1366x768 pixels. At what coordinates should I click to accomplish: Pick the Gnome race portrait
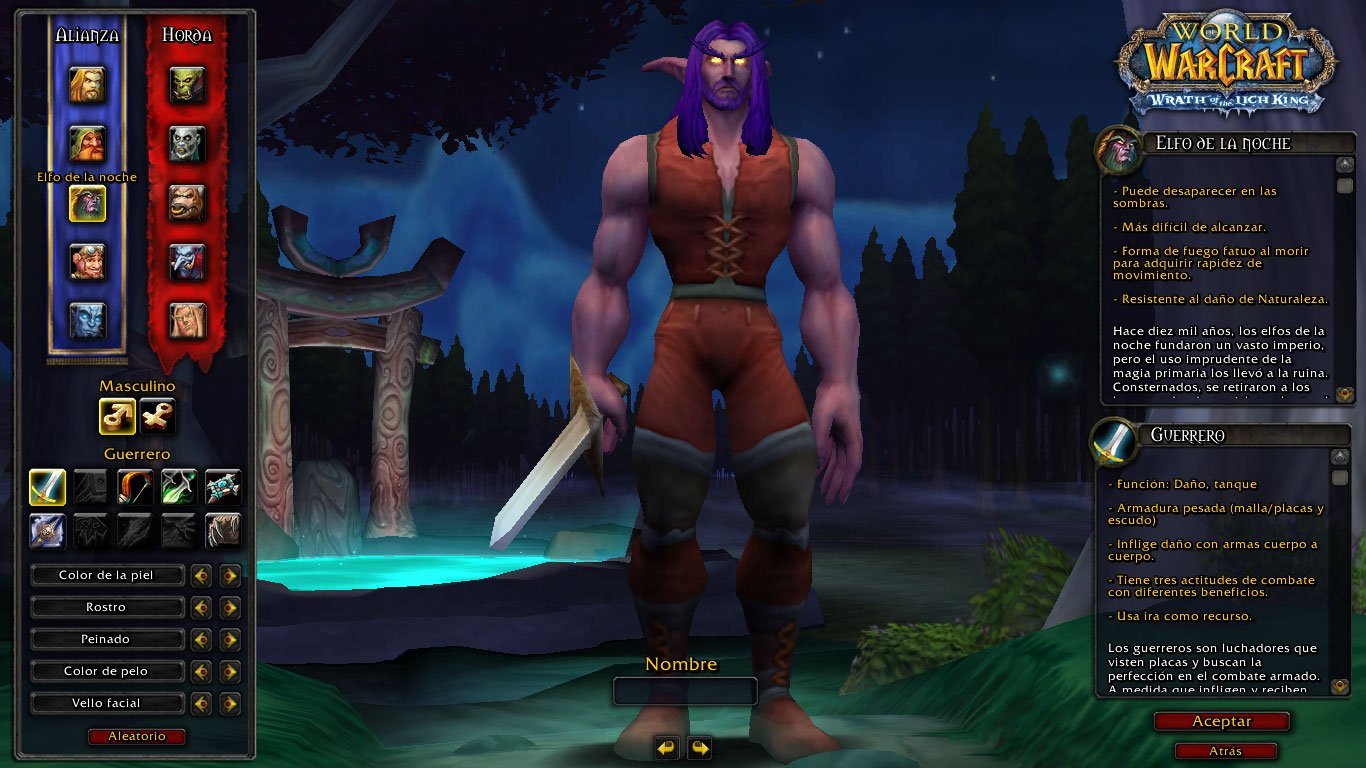(x=87, y=262)
